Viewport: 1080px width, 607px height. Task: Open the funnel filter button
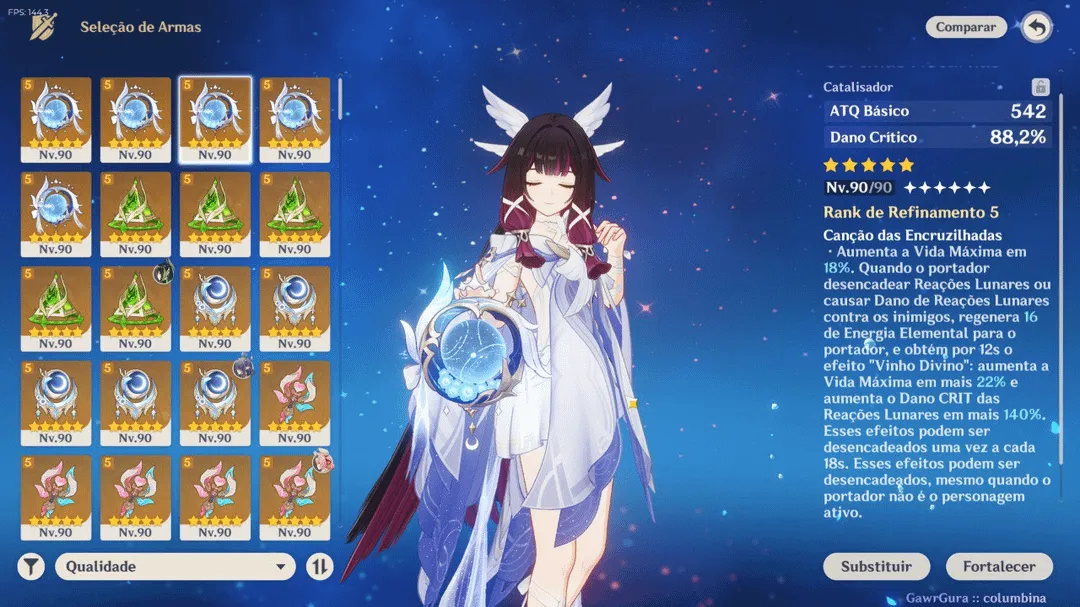[32, 566]
